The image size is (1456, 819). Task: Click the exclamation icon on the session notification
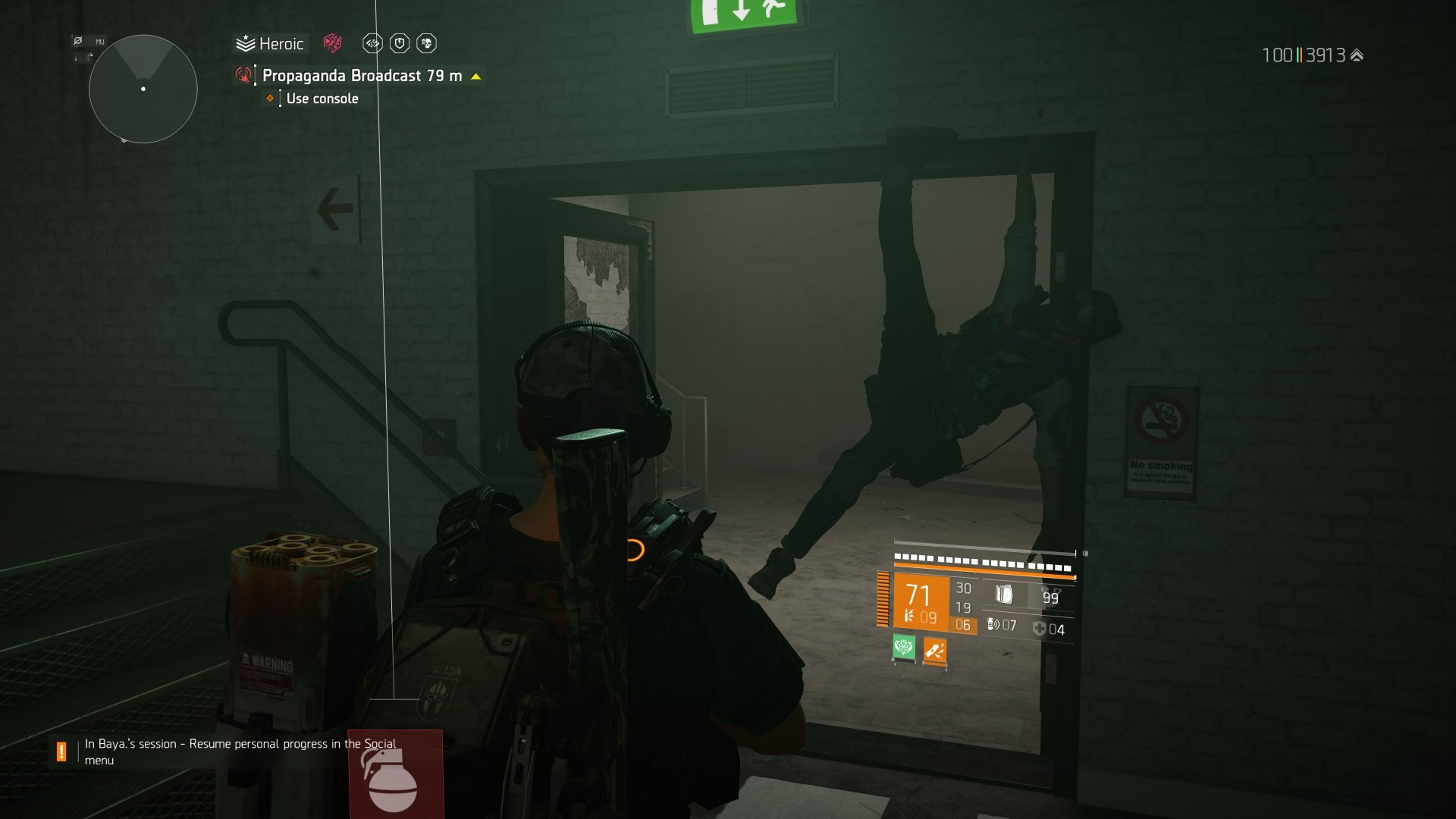click(x=61, y=752)
